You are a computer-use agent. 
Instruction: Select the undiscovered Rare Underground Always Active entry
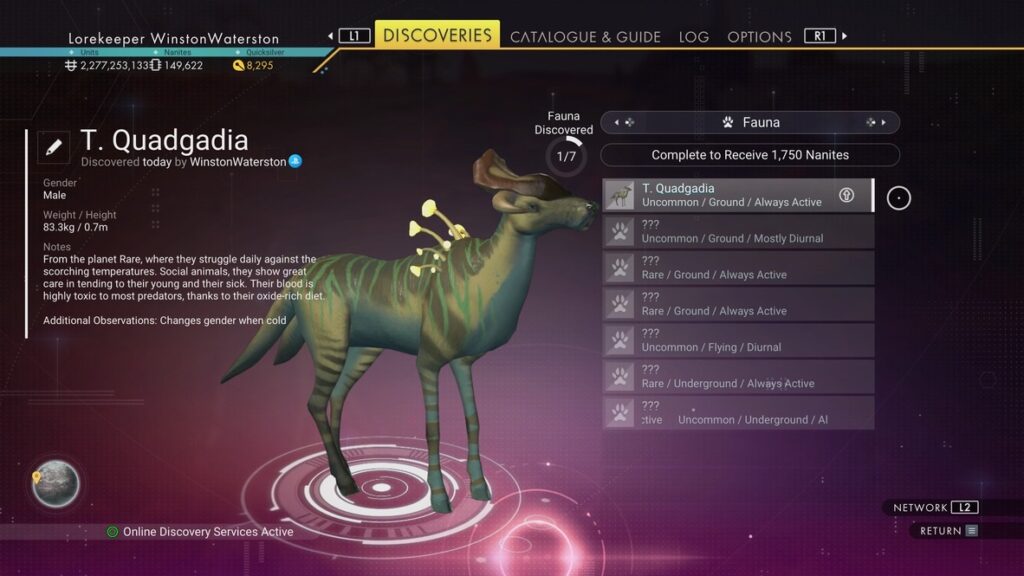(737, 377)
